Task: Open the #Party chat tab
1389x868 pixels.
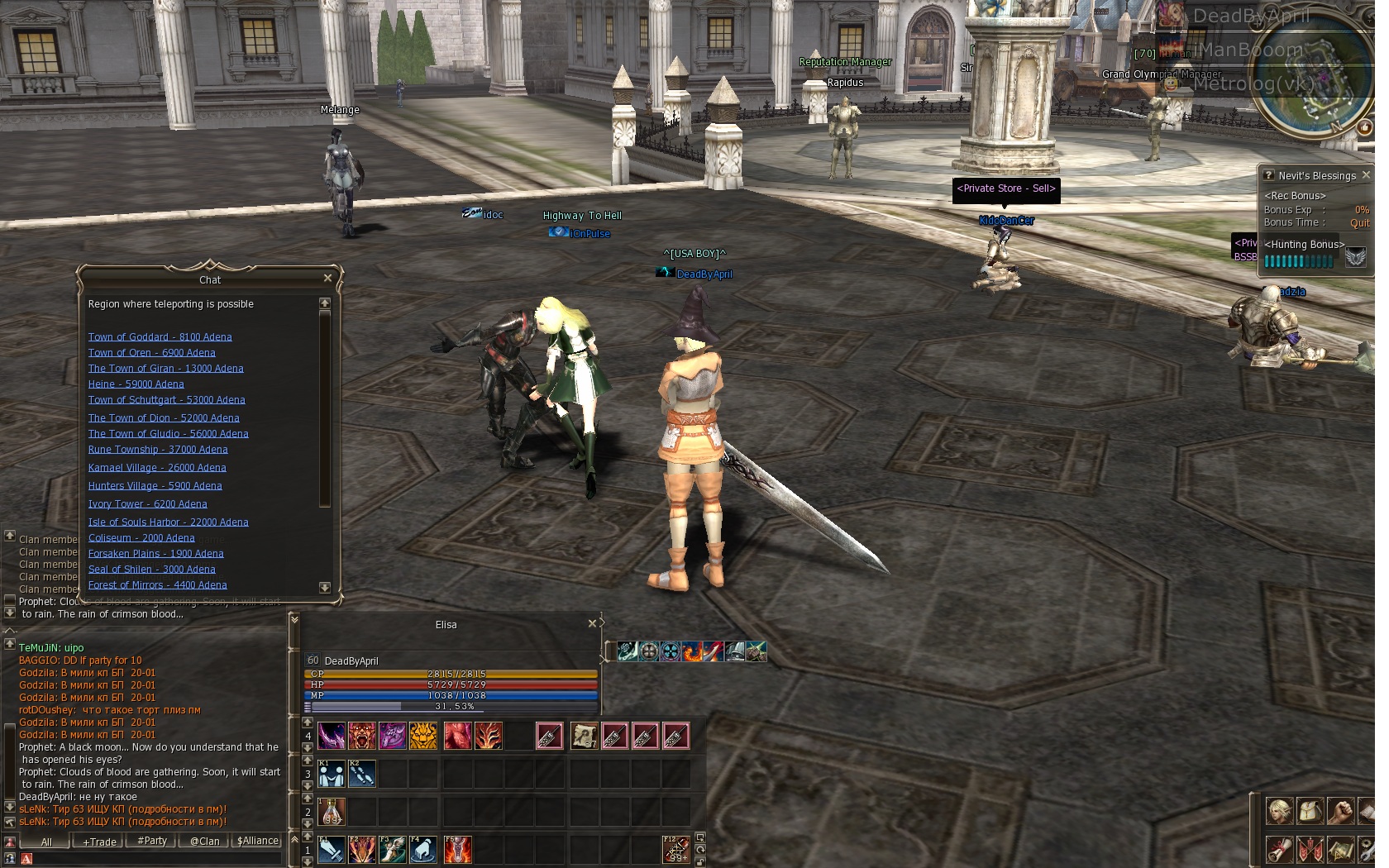Action: click(x=152, y=842)
